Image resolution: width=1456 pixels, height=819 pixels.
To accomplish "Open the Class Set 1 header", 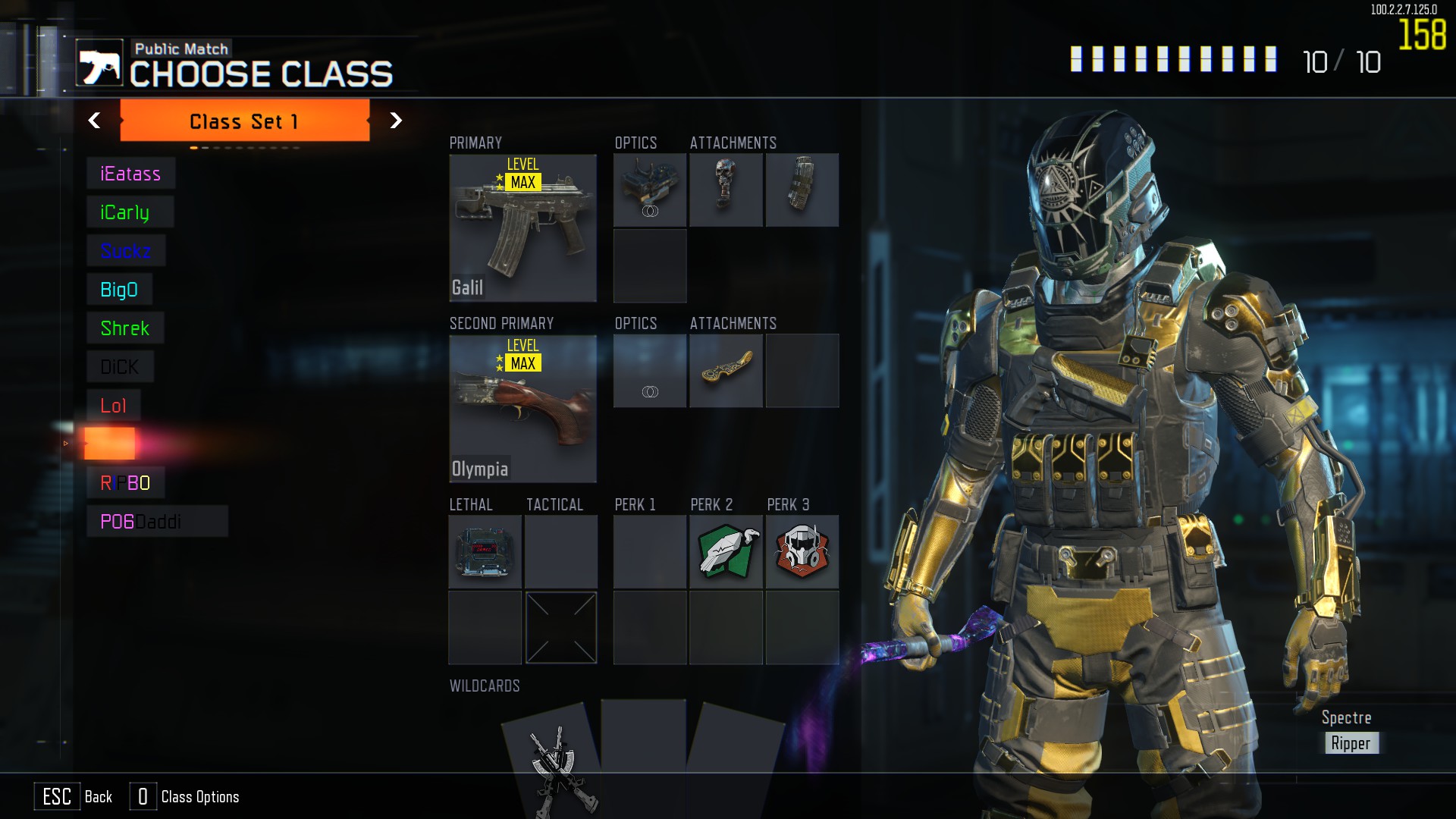I will click(x=244, y=121).
